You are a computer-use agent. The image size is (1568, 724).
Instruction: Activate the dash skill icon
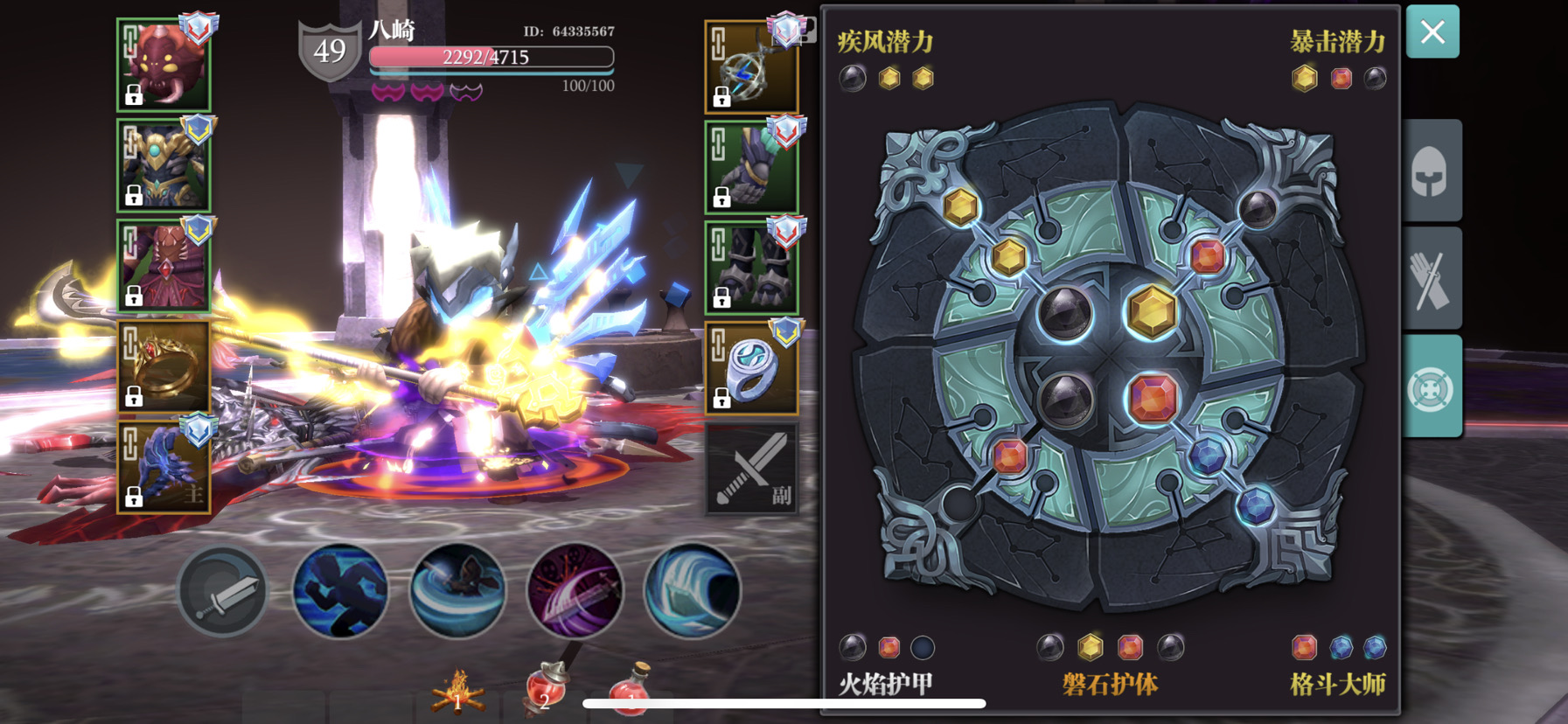point(340,593)
